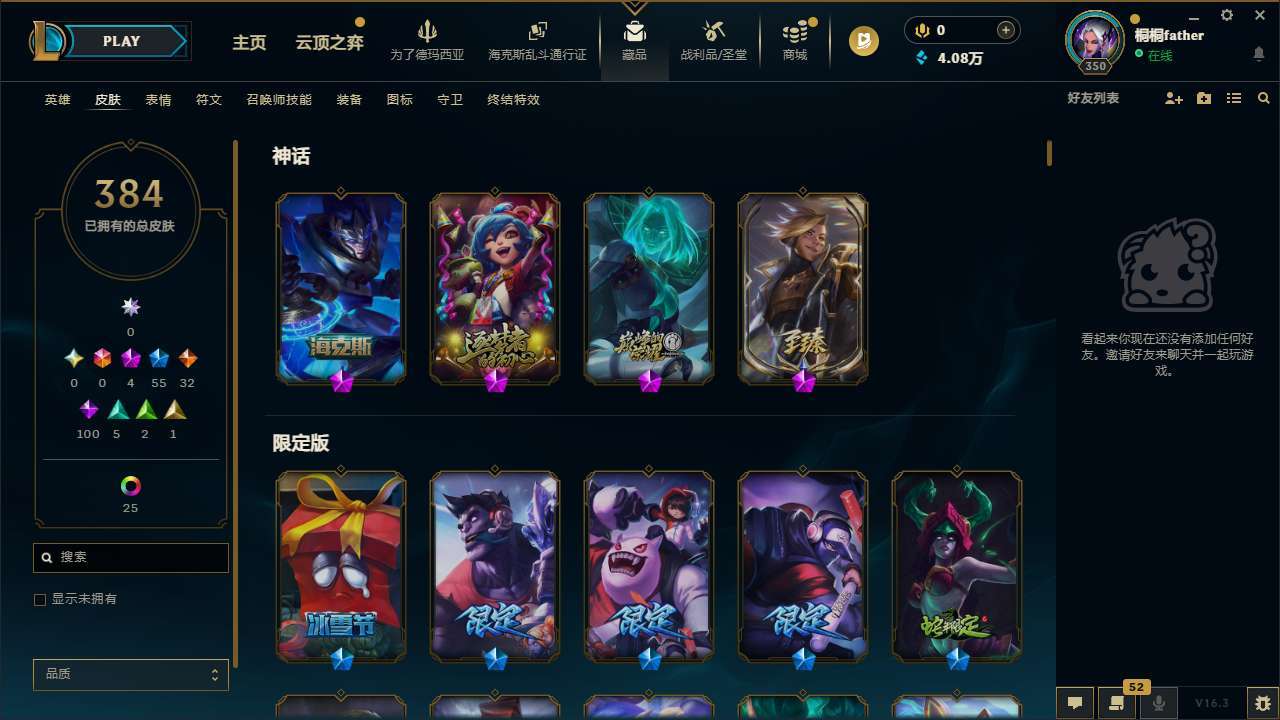
Task: Open the 战利品/圣堂 loot icon
Action: coord(713,40)
